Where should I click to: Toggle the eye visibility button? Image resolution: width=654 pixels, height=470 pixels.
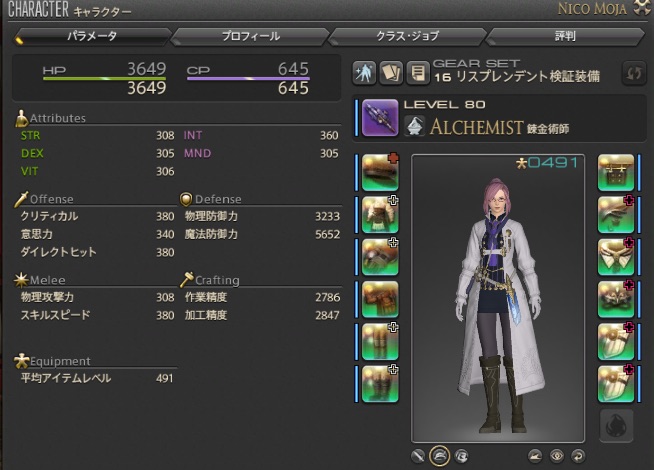[x=557, y=455]
